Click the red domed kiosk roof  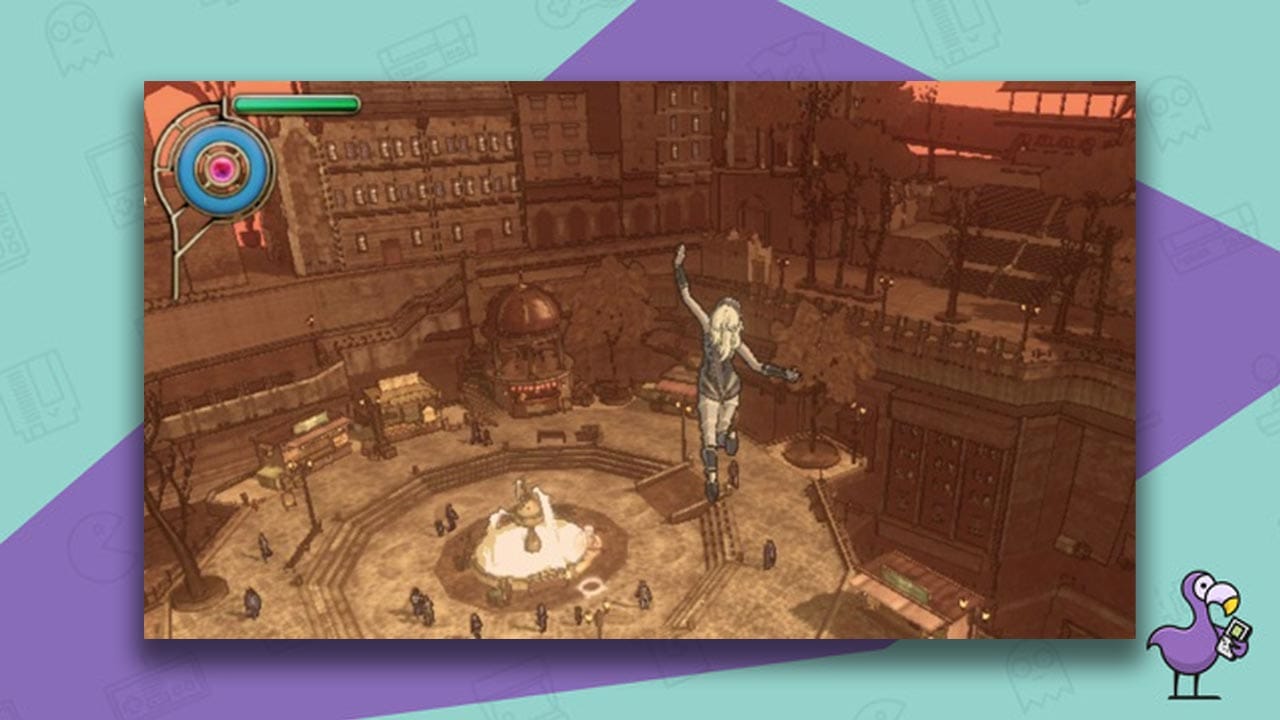point(525,310)
